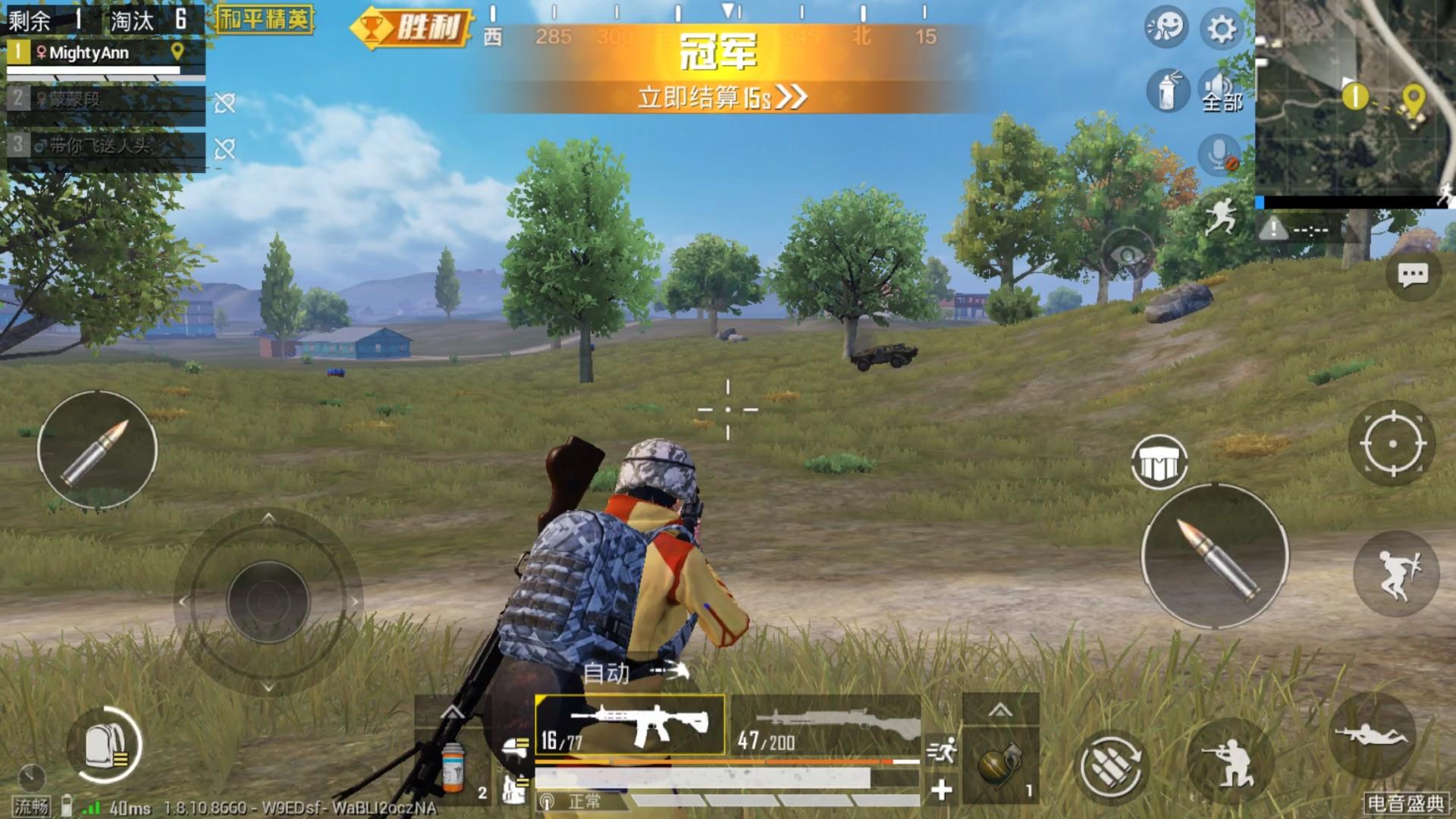Open the game settings gear icon
The image size is (1456, 819).
(1219, 29)
